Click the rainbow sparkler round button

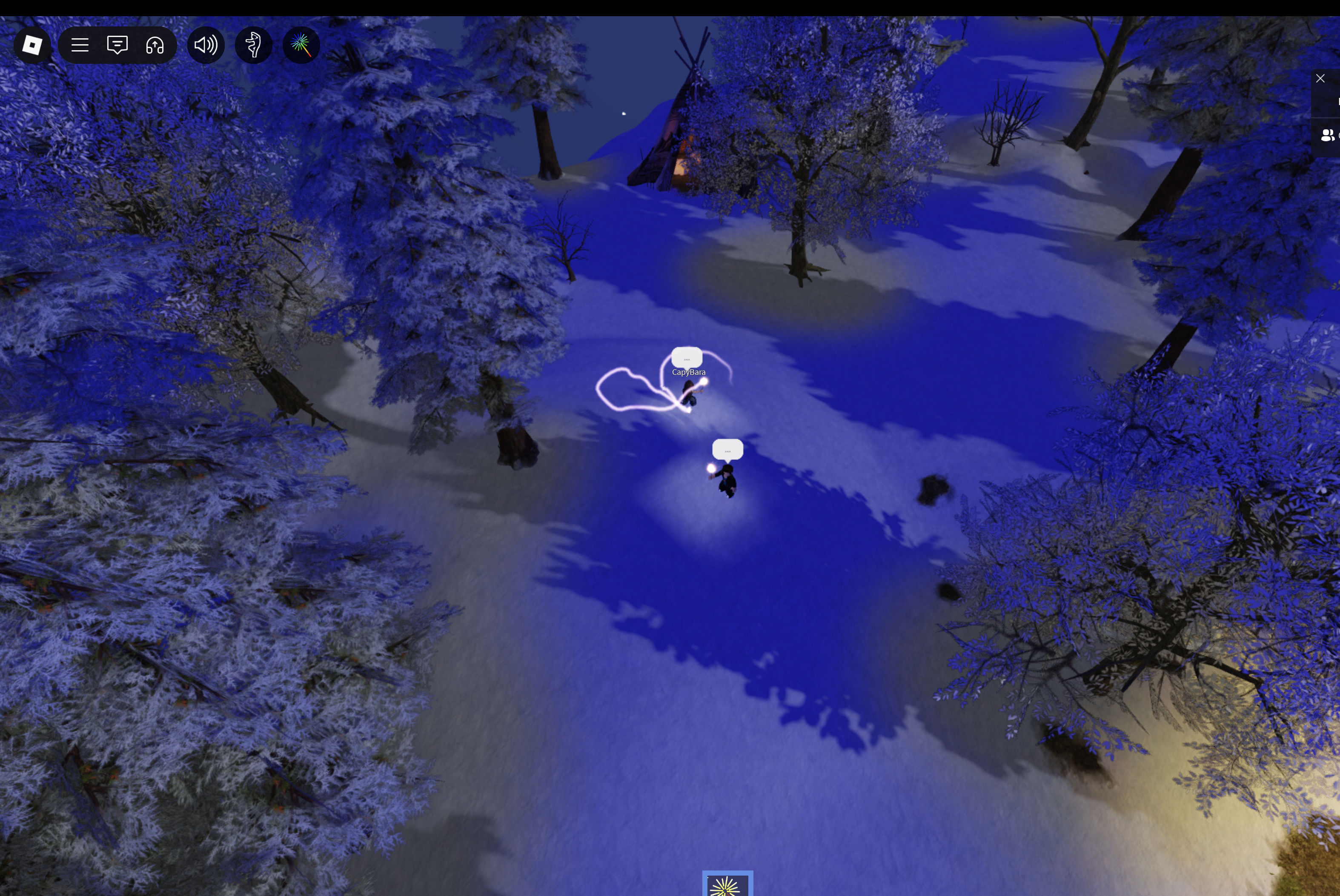point(301,45)
